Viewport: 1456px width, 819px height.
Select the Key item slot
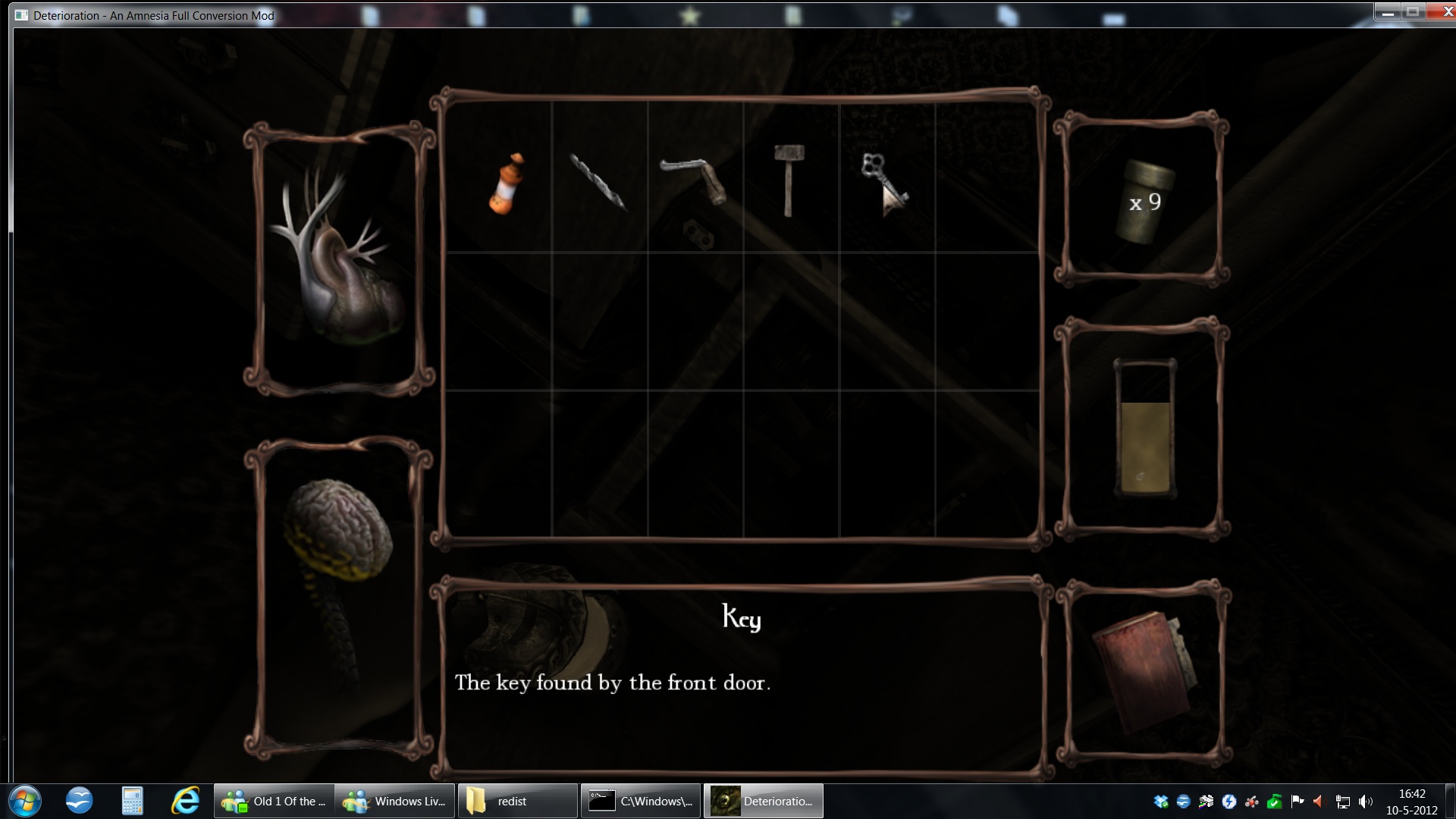click(x=883, y=182)
